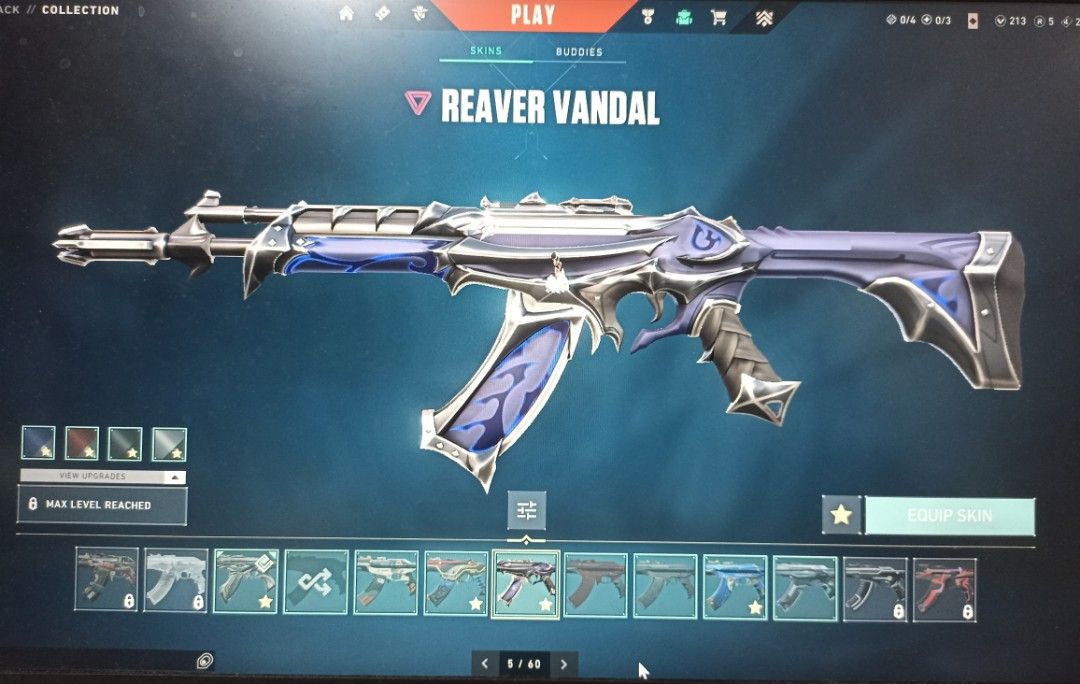1080x684 pixels.
Task: Select the random shuffle skin thumbnail
Action: point(316,582)
